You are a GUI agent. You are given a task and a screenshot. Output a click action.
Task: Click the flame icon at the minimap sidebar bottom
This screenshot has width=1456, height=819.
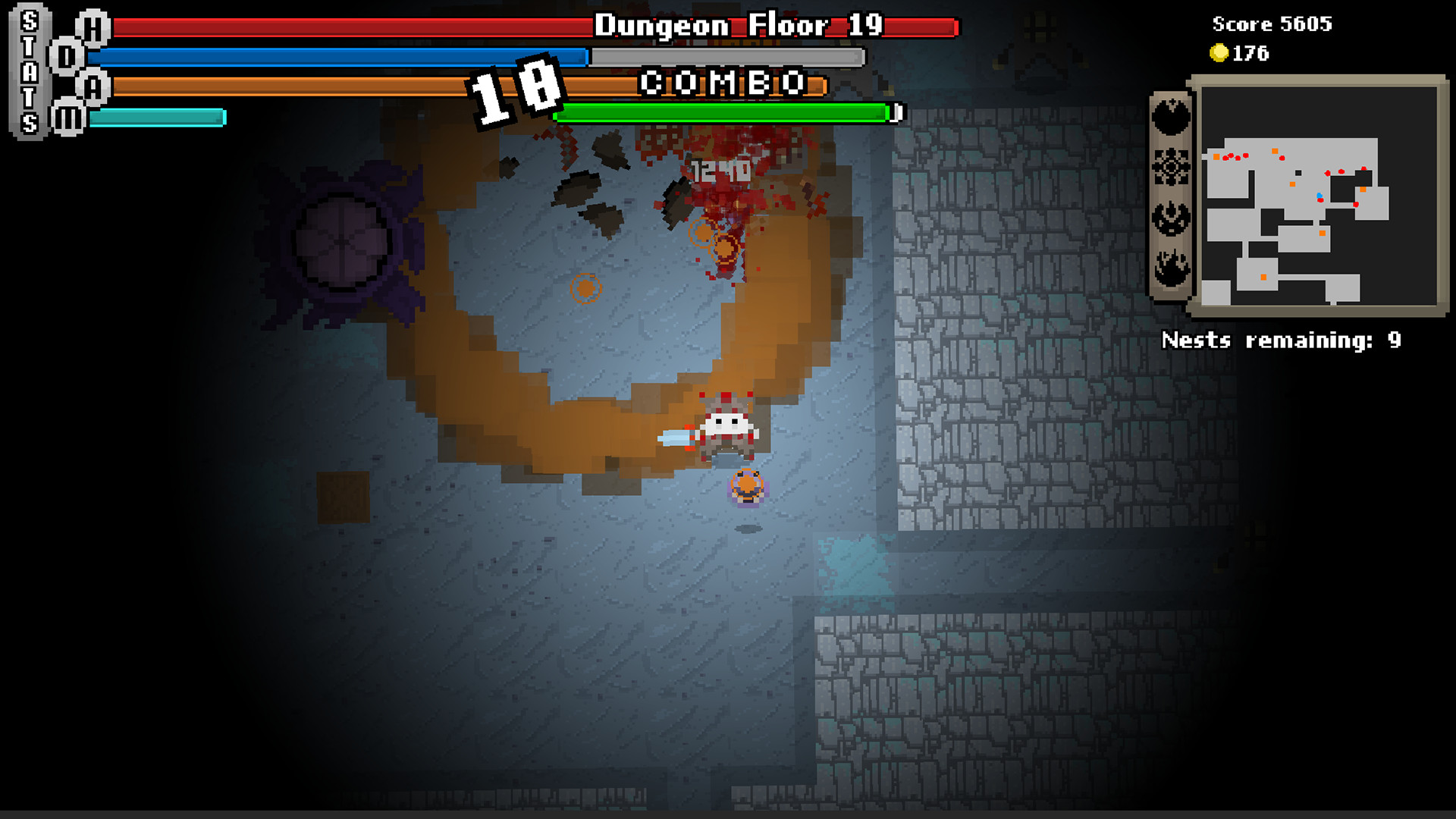click(x=1172, y=265)
